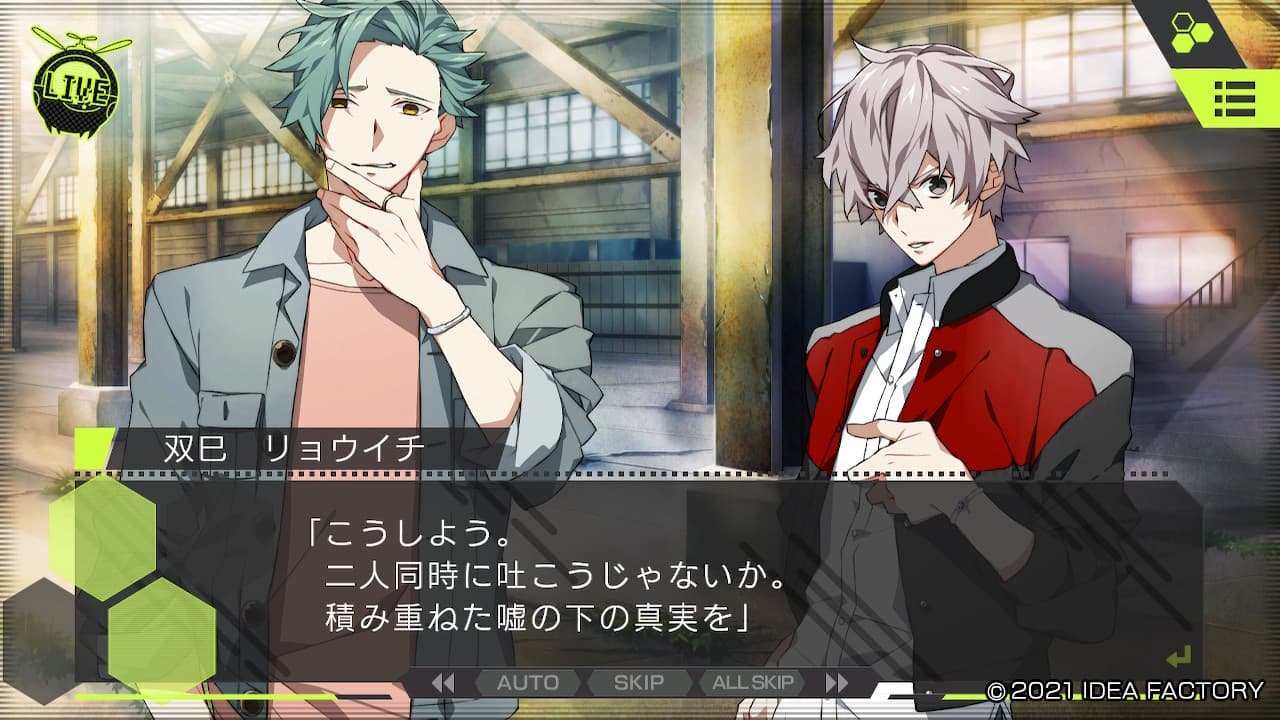
Task: Choose the ALL SKIP button
Action: (753, 683)
